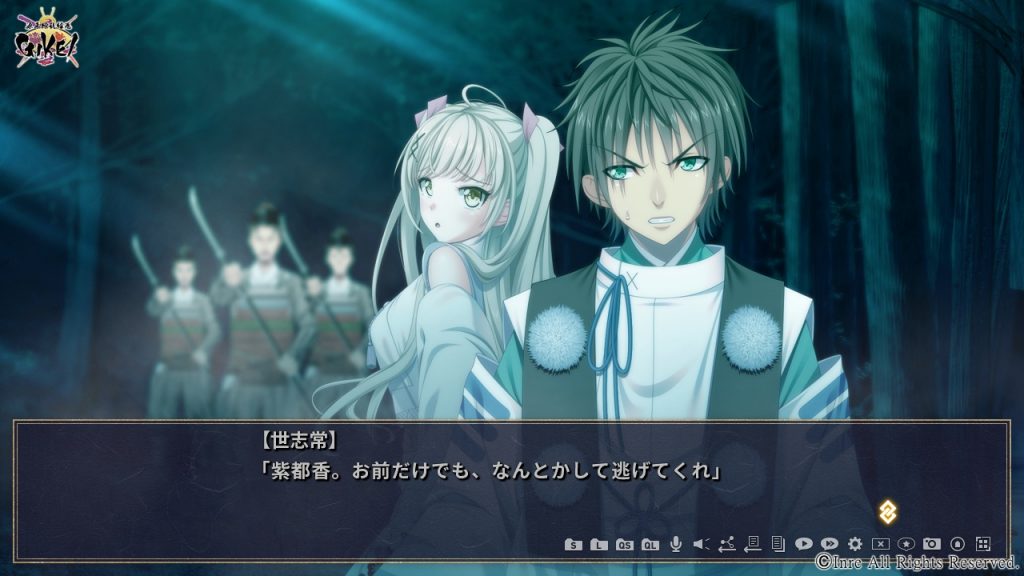Open the Load menu (L icon)
1024x576 pixels.
598,544
